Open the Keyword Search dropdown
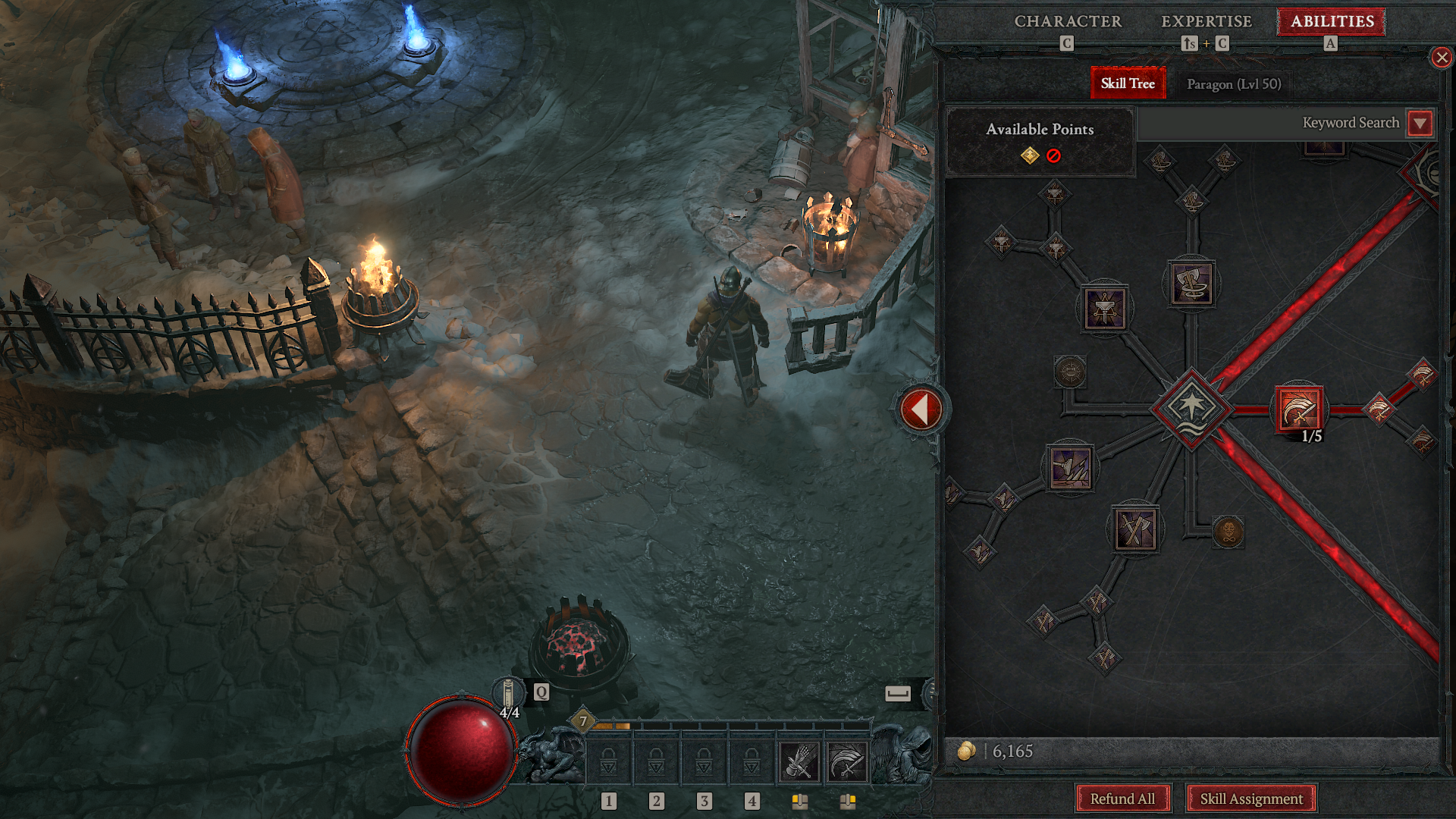1456x819 pixels. 1420,123
